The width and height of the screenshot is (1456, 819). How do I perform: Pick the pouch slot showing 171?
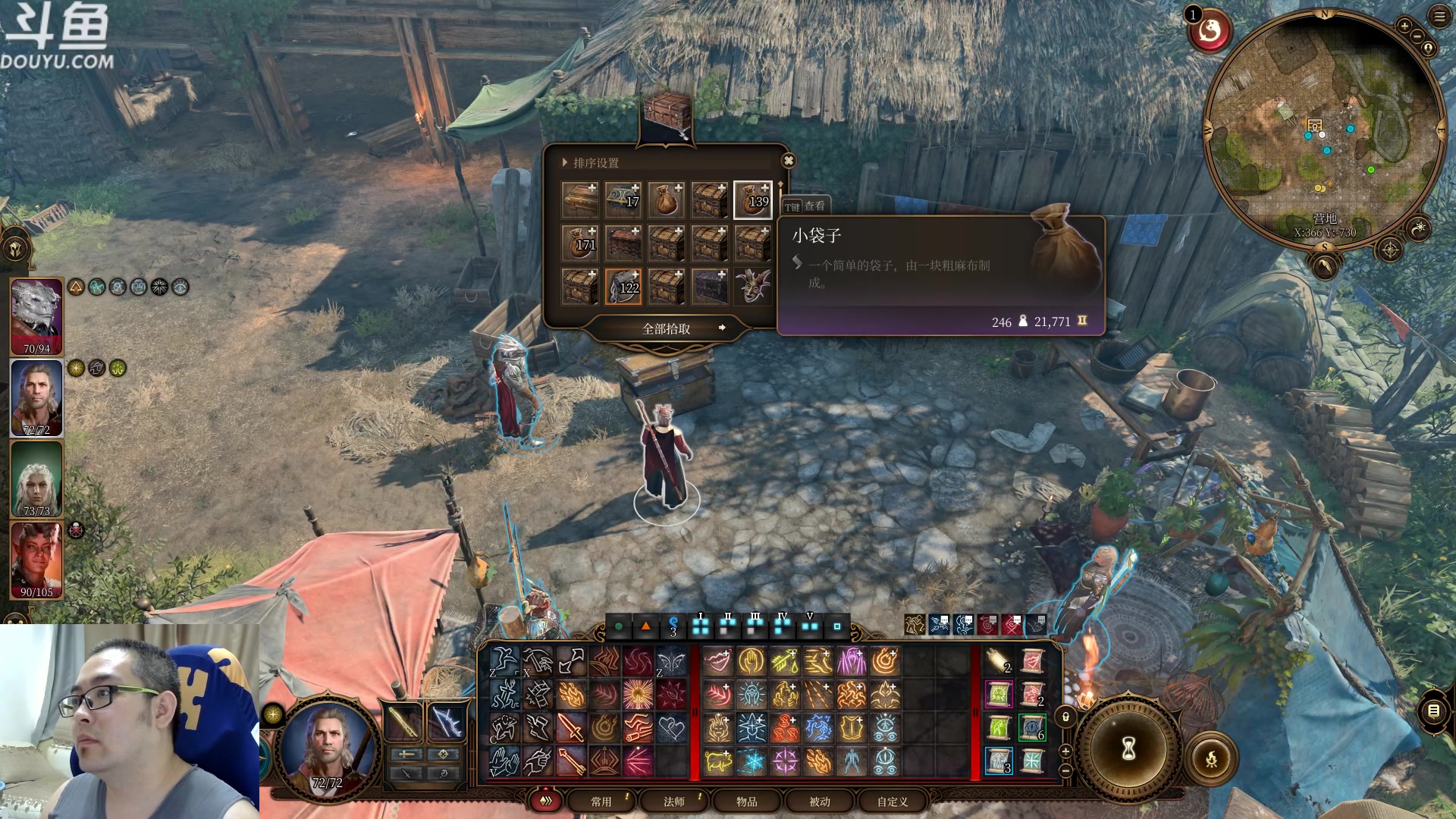(x=580, y=243)
